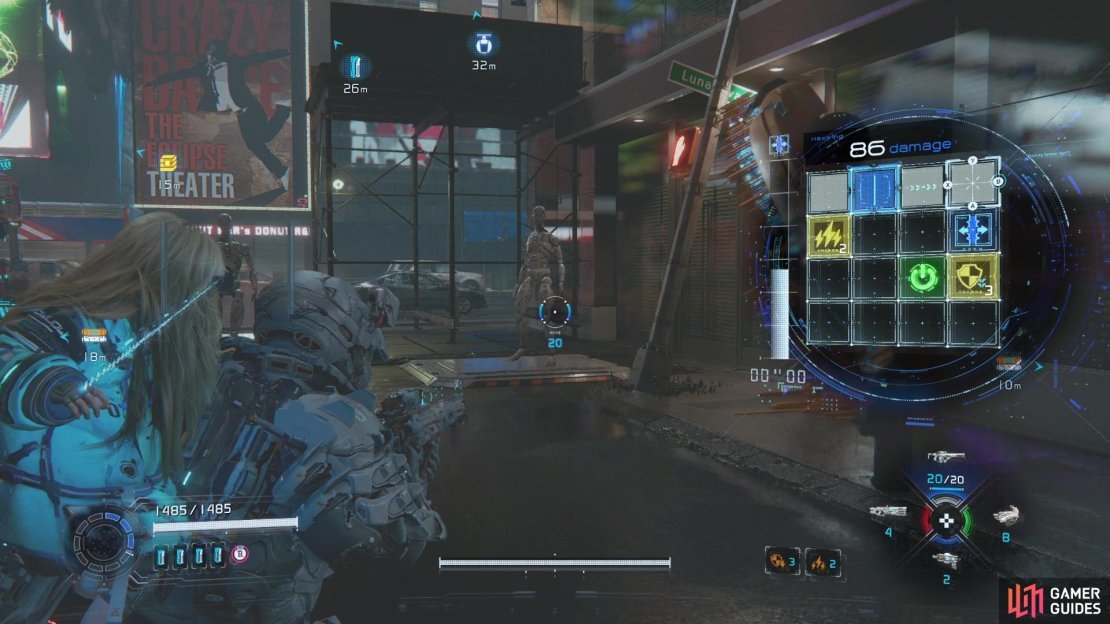The width and height of the screenshot is (1110, 624).
Task: Select the yellow lightning bolt hack tile
Action: click(x=828, y=236)
